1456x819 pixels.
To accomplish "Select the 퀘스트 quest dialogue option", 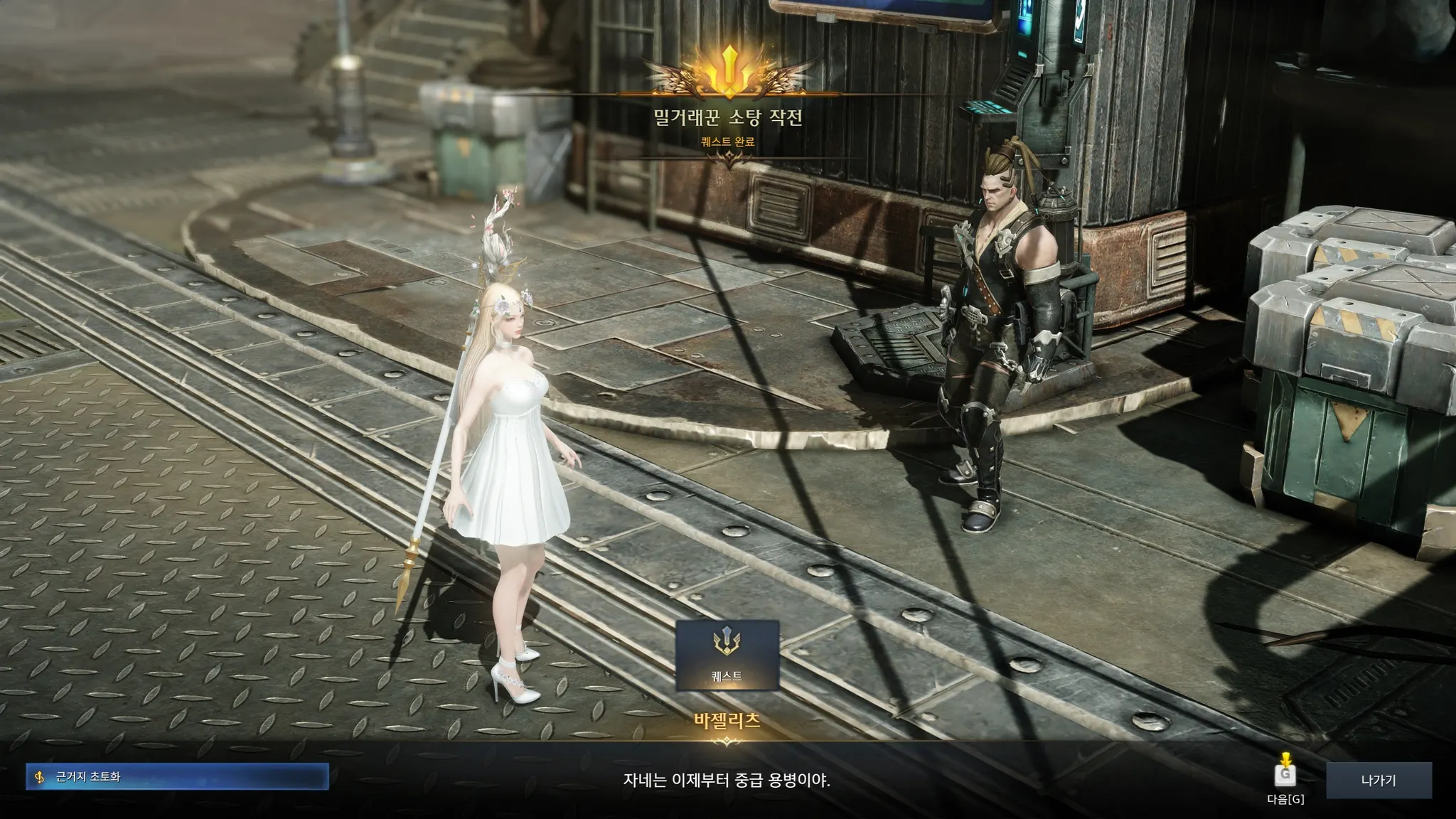I will (x=727, y=655).
